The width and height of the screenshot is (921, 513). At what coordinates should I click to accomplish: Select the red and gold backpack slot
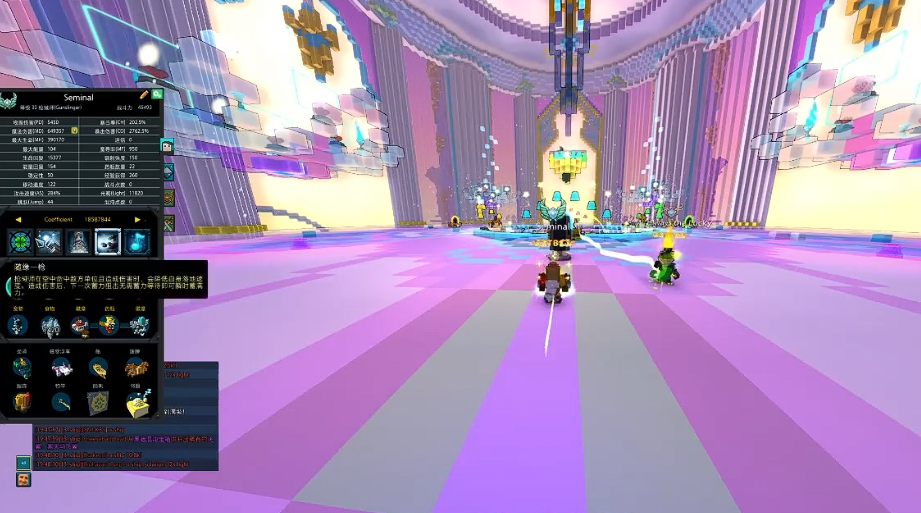point(22,402)
